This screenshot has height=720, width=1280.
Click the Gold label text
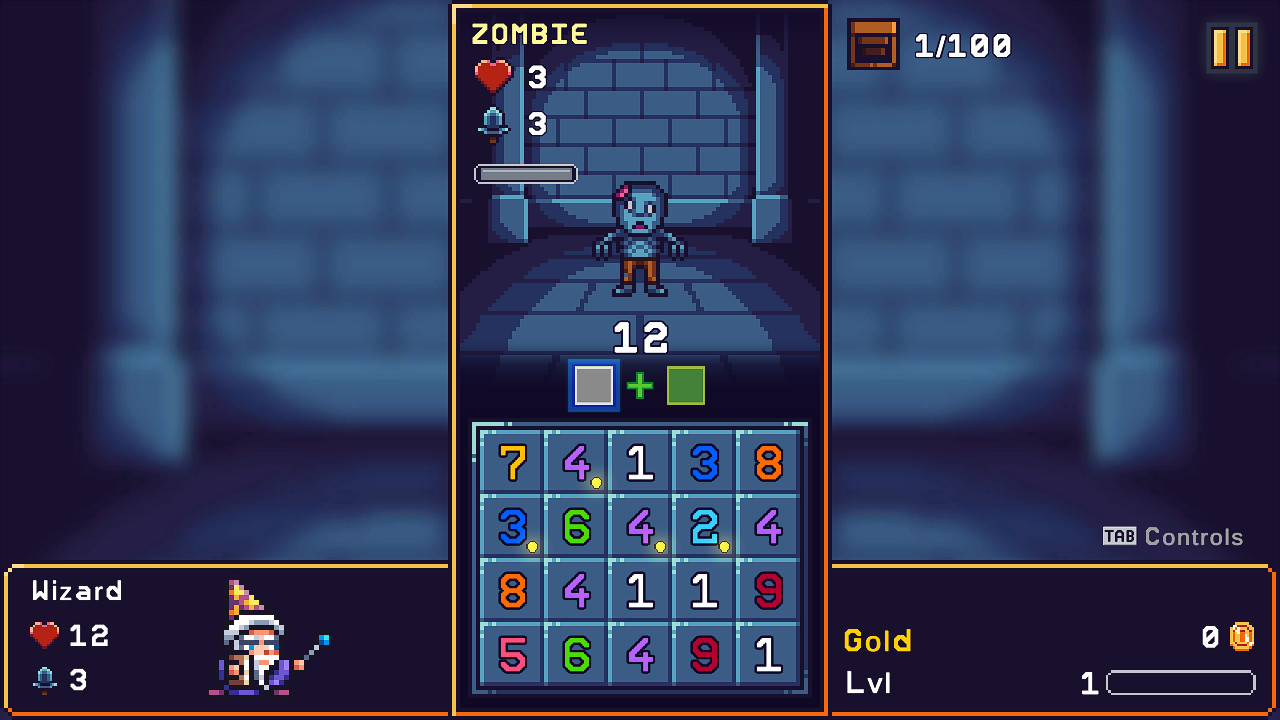(x=877, y=640)
